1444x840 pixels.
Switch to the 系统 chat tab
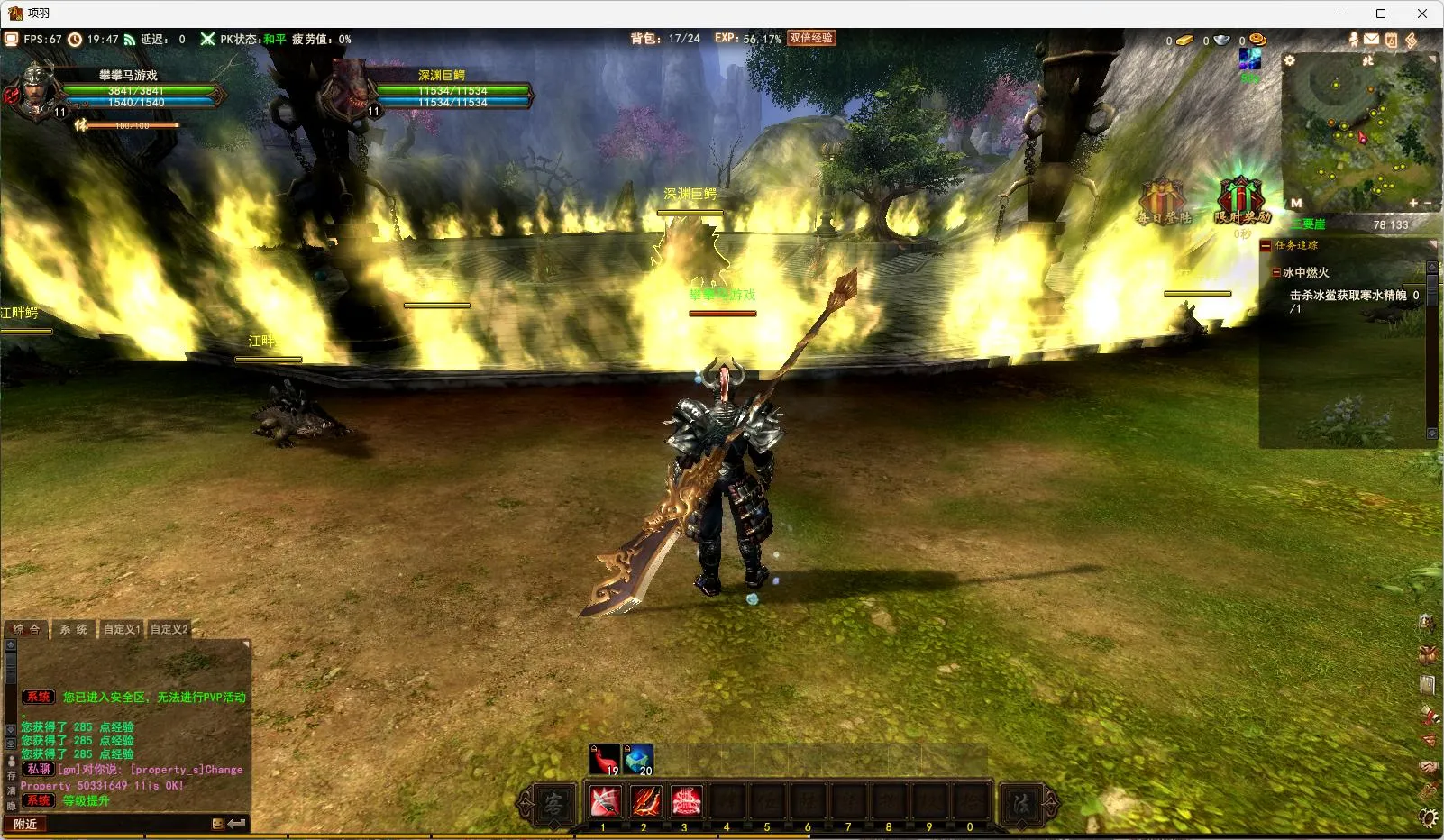point(74,629)
